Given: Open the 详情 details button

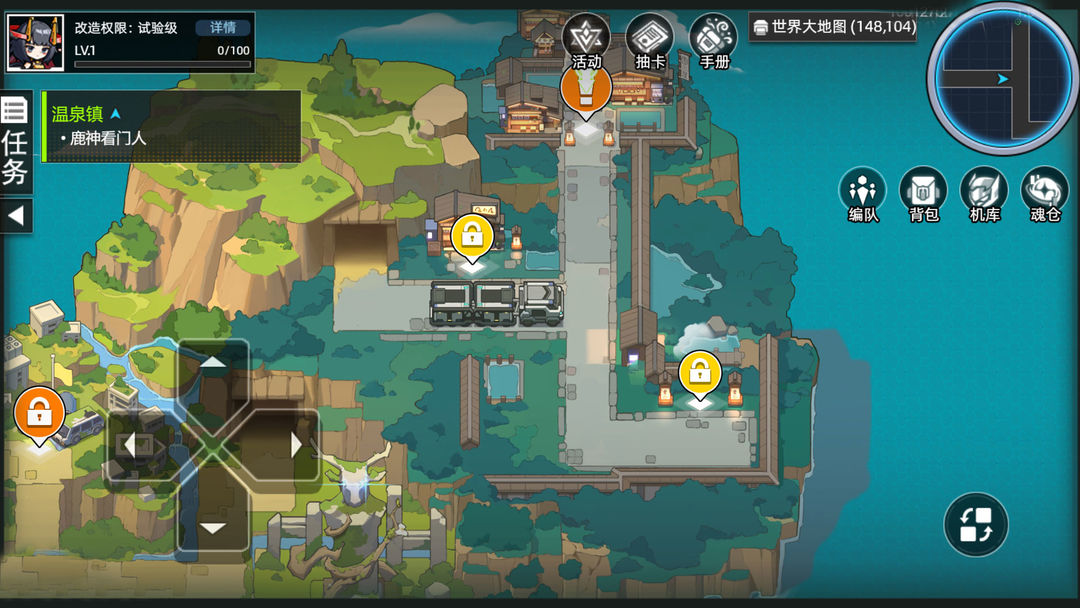Looking at the screenshot, I should (223, 28).
